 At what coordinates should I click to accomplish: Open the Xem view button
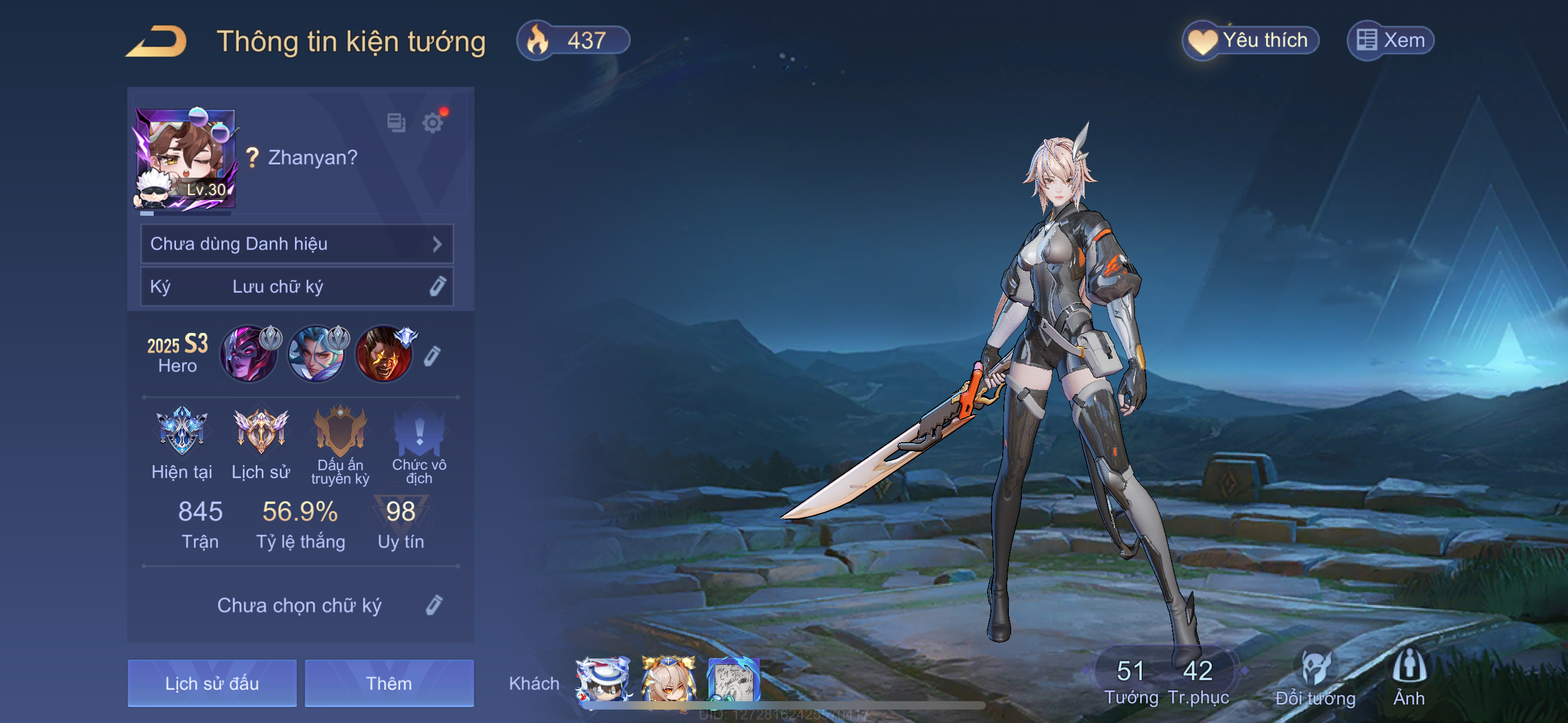click(x=1390, y=41)
